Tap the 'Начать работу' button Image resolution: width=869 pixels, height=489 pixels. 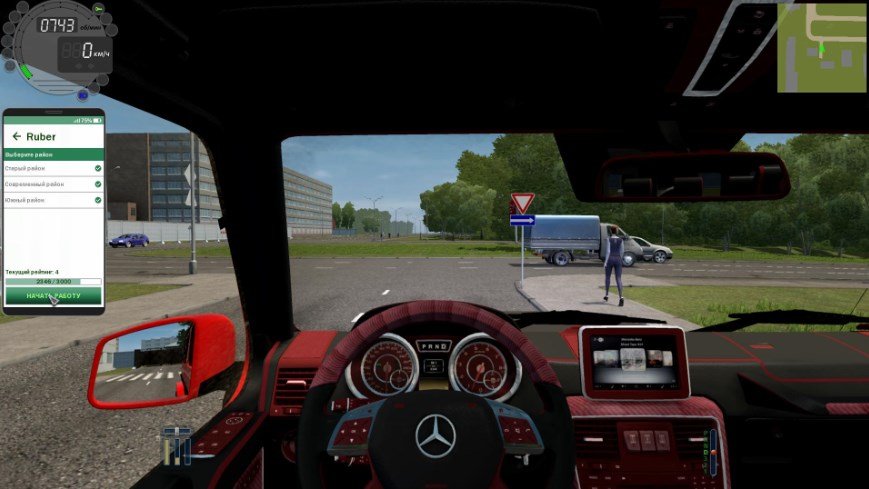[54, 296]
